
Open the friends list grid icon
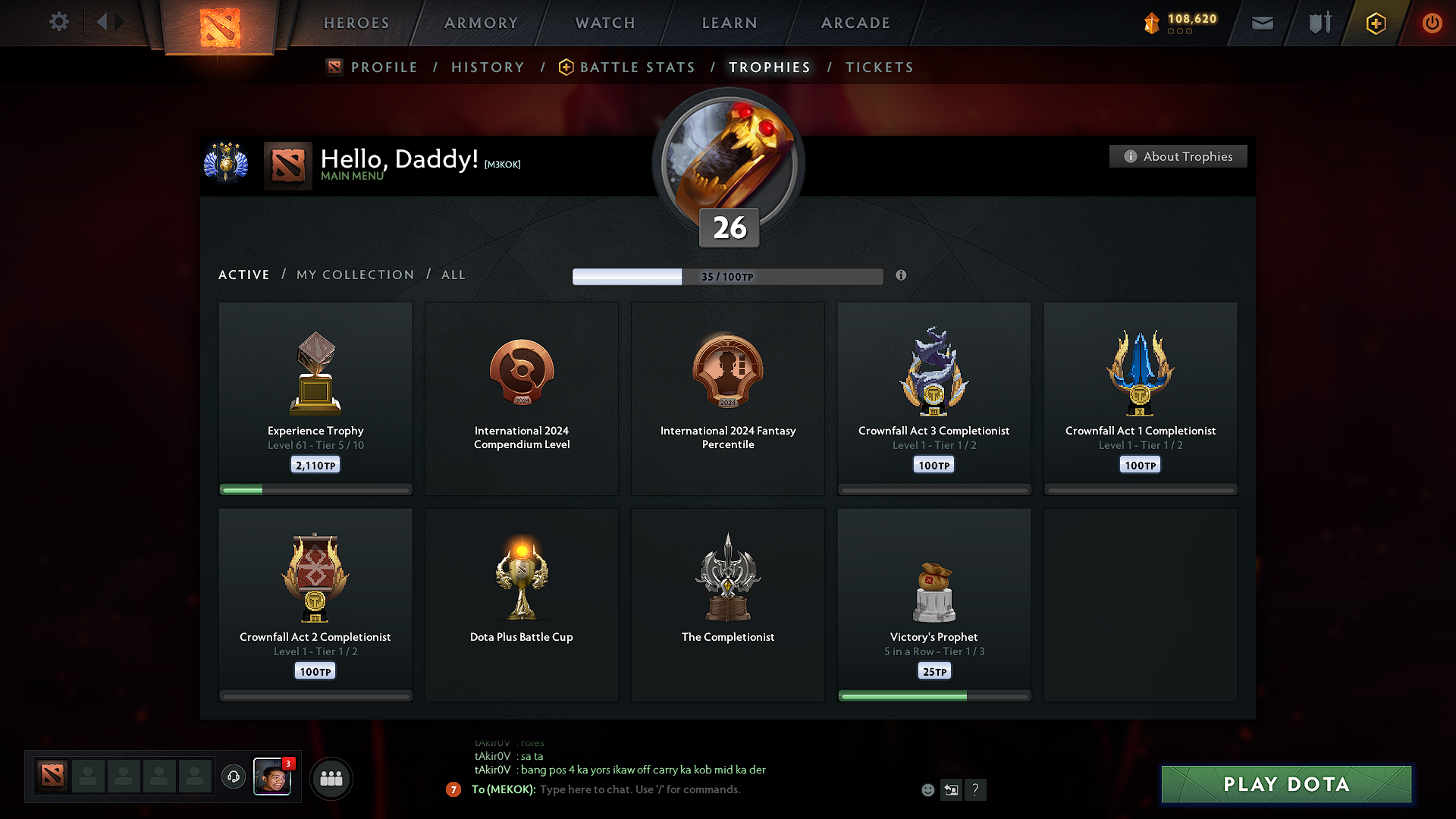click(331, 778)
